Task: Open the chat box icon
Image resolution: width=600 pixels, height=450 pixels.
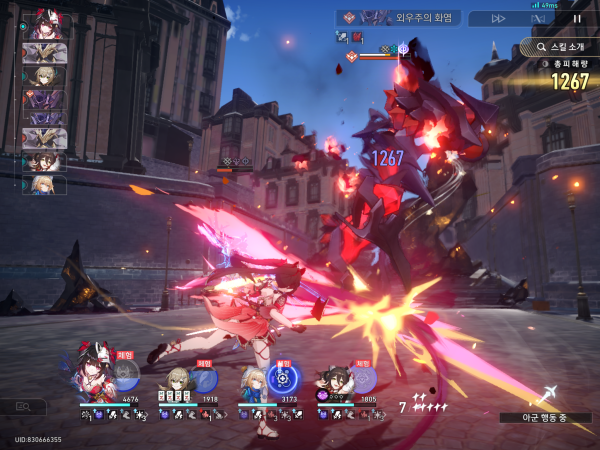Action: tap(23, 407)
